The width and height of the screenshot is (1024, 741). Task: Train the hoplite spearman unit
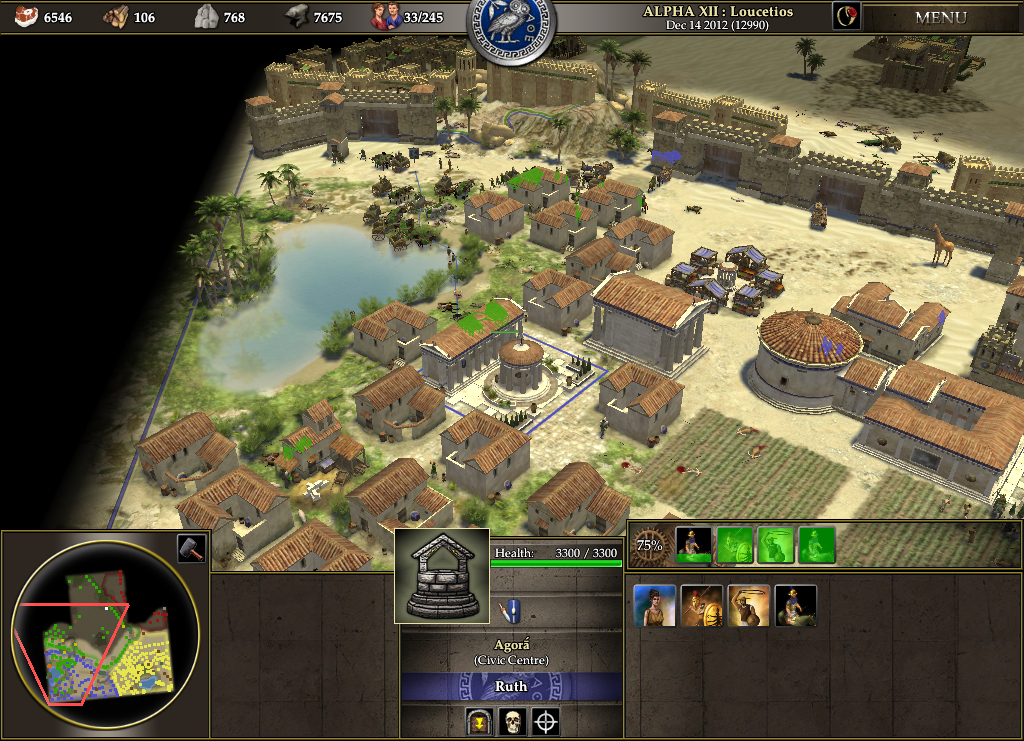coord(702,606)
